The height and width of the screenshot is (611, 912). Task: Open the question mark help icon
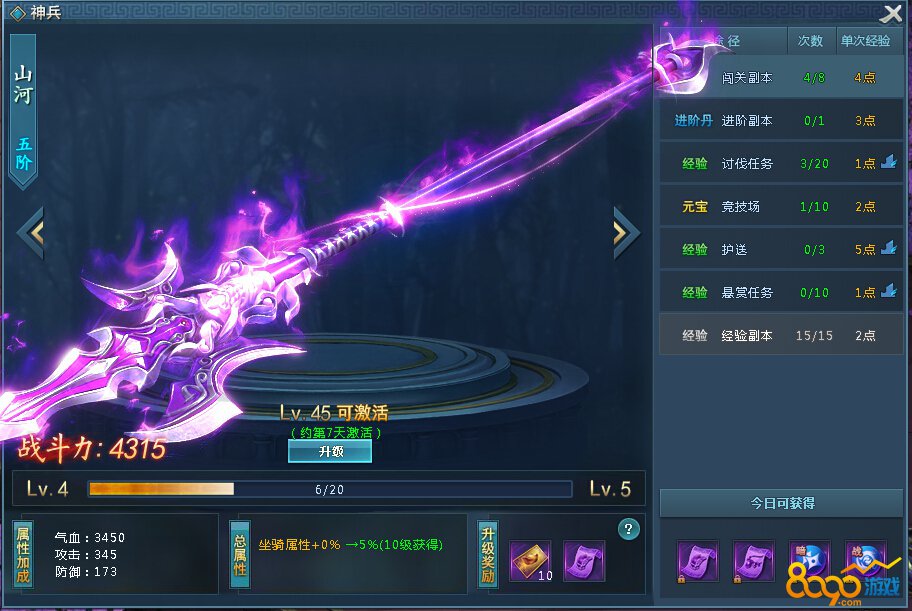click(629, 529)
